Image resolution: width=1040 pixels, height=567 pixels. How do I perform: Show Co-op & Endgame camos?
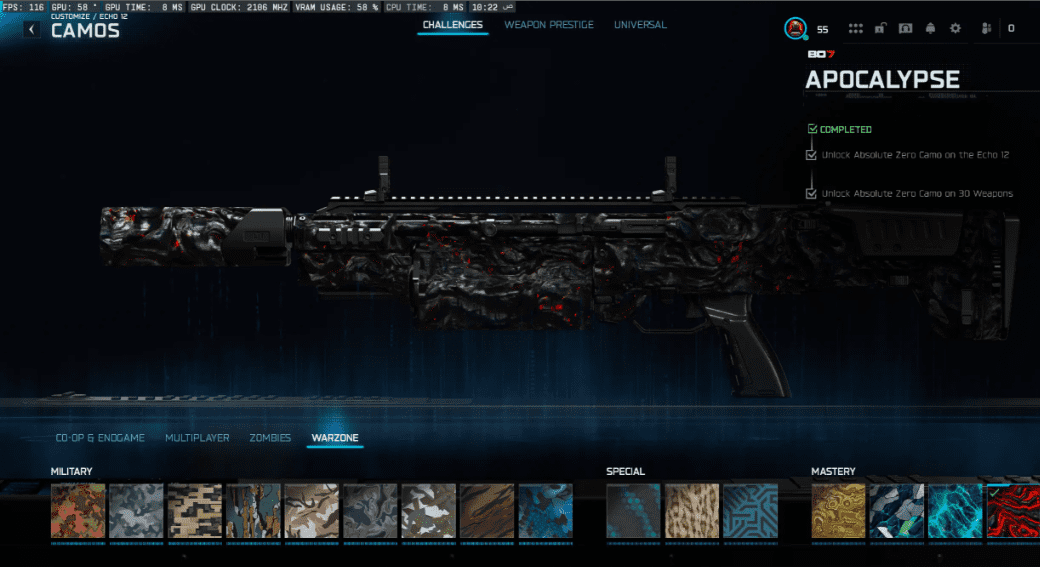(x=100, y=438)
